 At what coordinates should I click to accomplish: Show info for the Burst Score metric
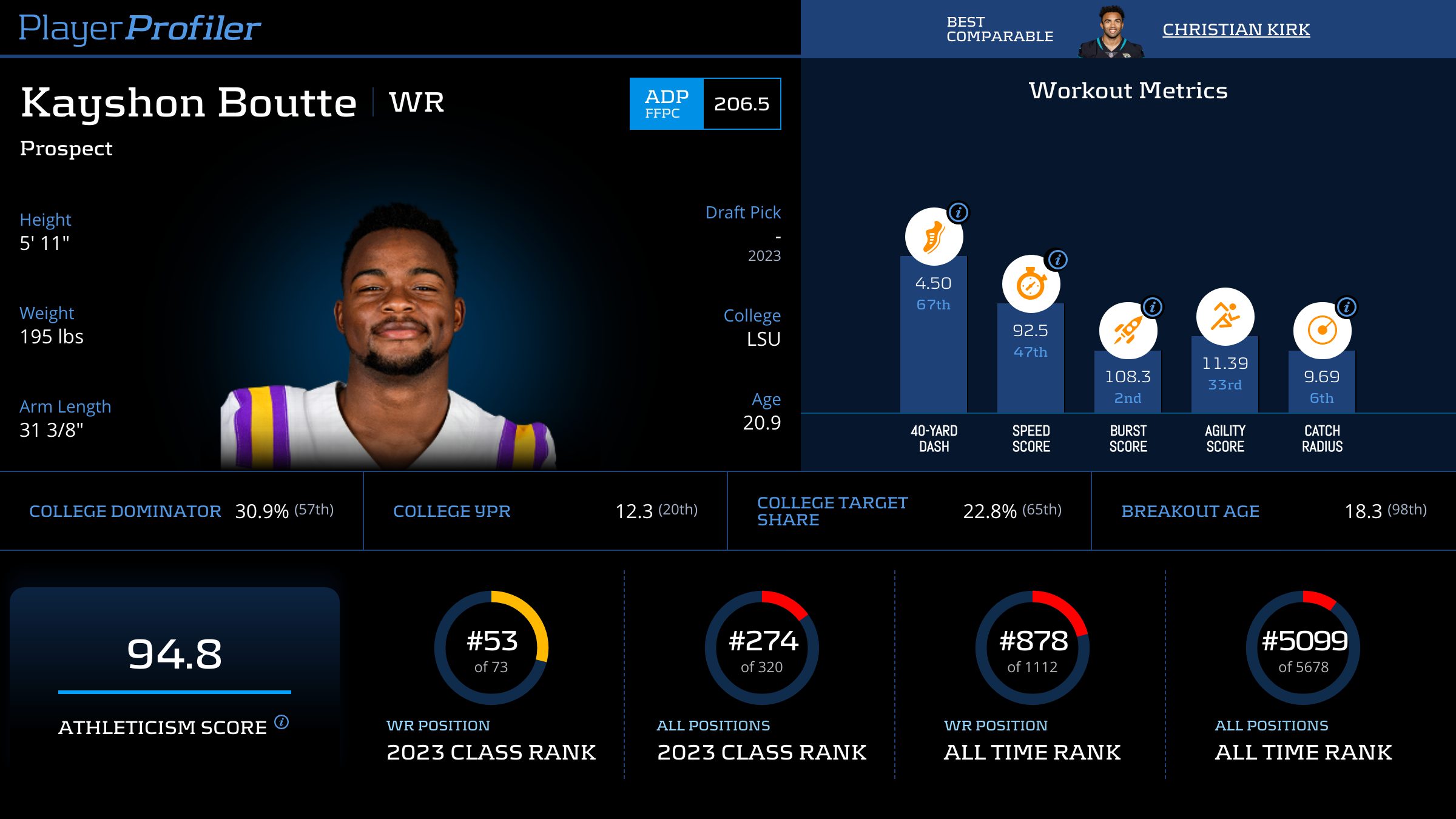[x=1153, y=307]
